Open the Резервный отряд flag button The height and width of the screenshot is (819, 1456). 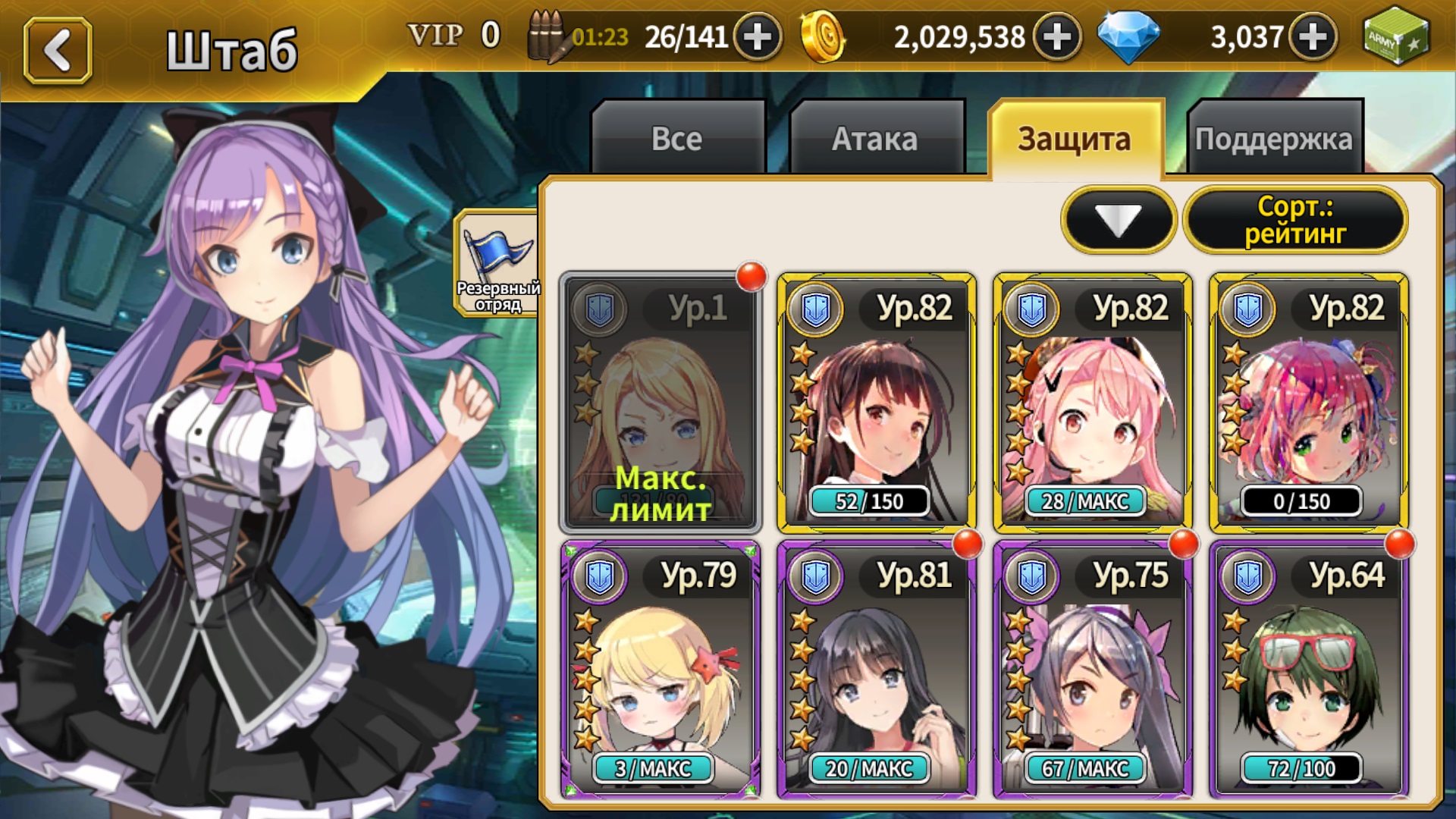click(x=497, y=262)
